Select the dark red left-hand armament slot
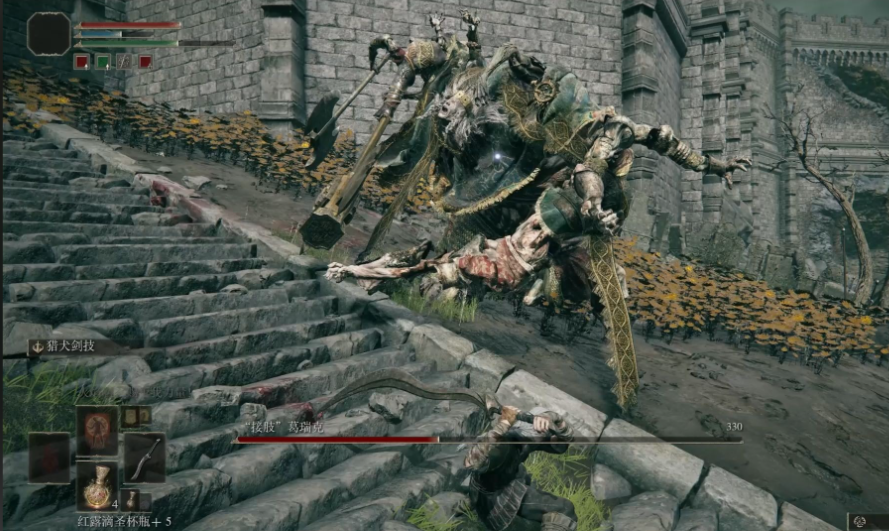The height and width of the screenshot is (531, 889). tap(49, 458)
